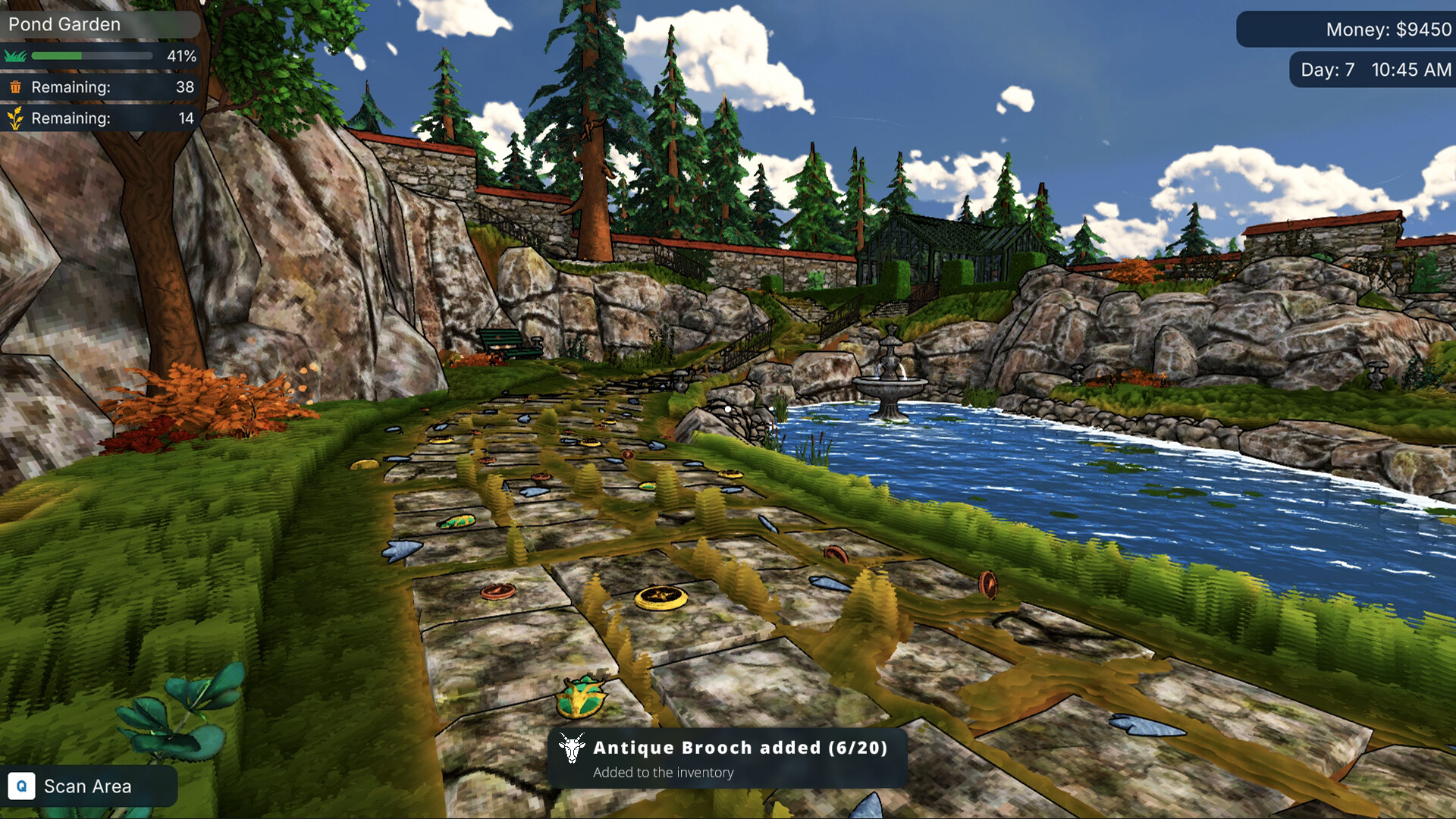Click the yellow weed Remaining icon
The width and height of the screenshot is (1456, 819).
coord(17,118)
